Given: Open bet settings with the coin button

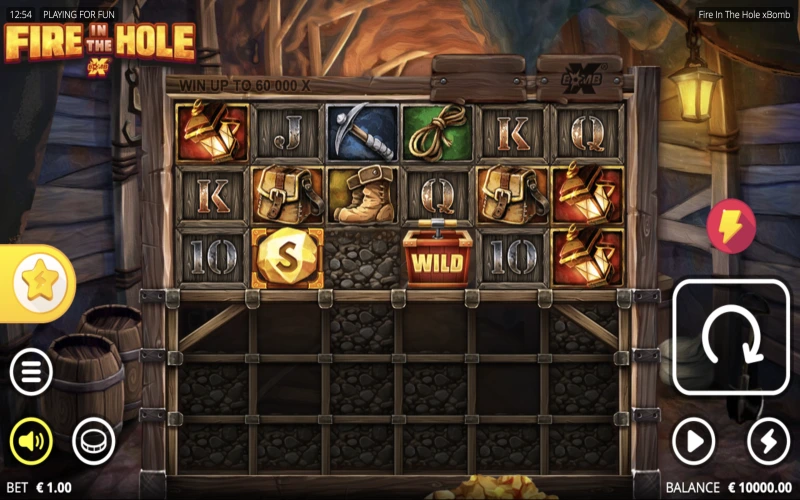Looking at the screenshot, I should point(94,440).
